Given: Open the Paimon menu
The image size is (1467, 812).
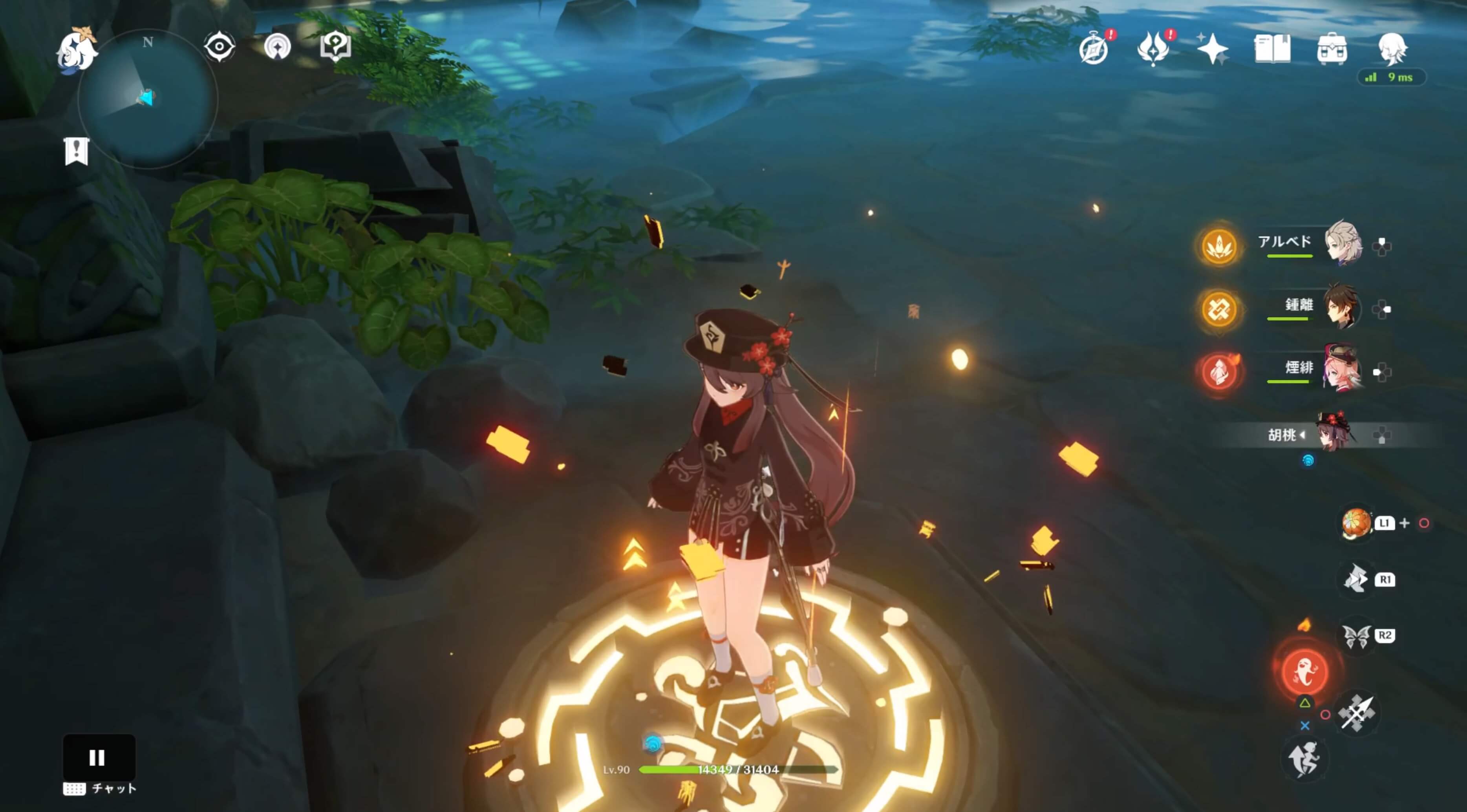Looking at the screenshot, I should tap(77, 50).
